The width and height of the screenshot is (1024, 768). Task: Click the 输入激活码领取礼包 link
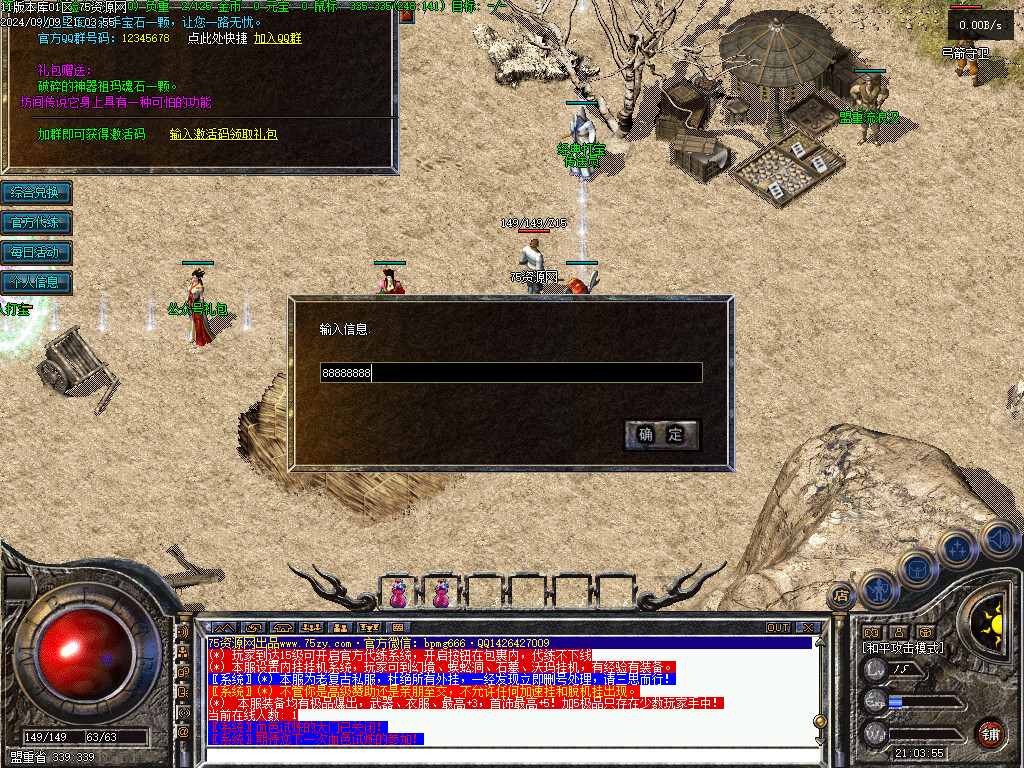click(x=223, y=134)
